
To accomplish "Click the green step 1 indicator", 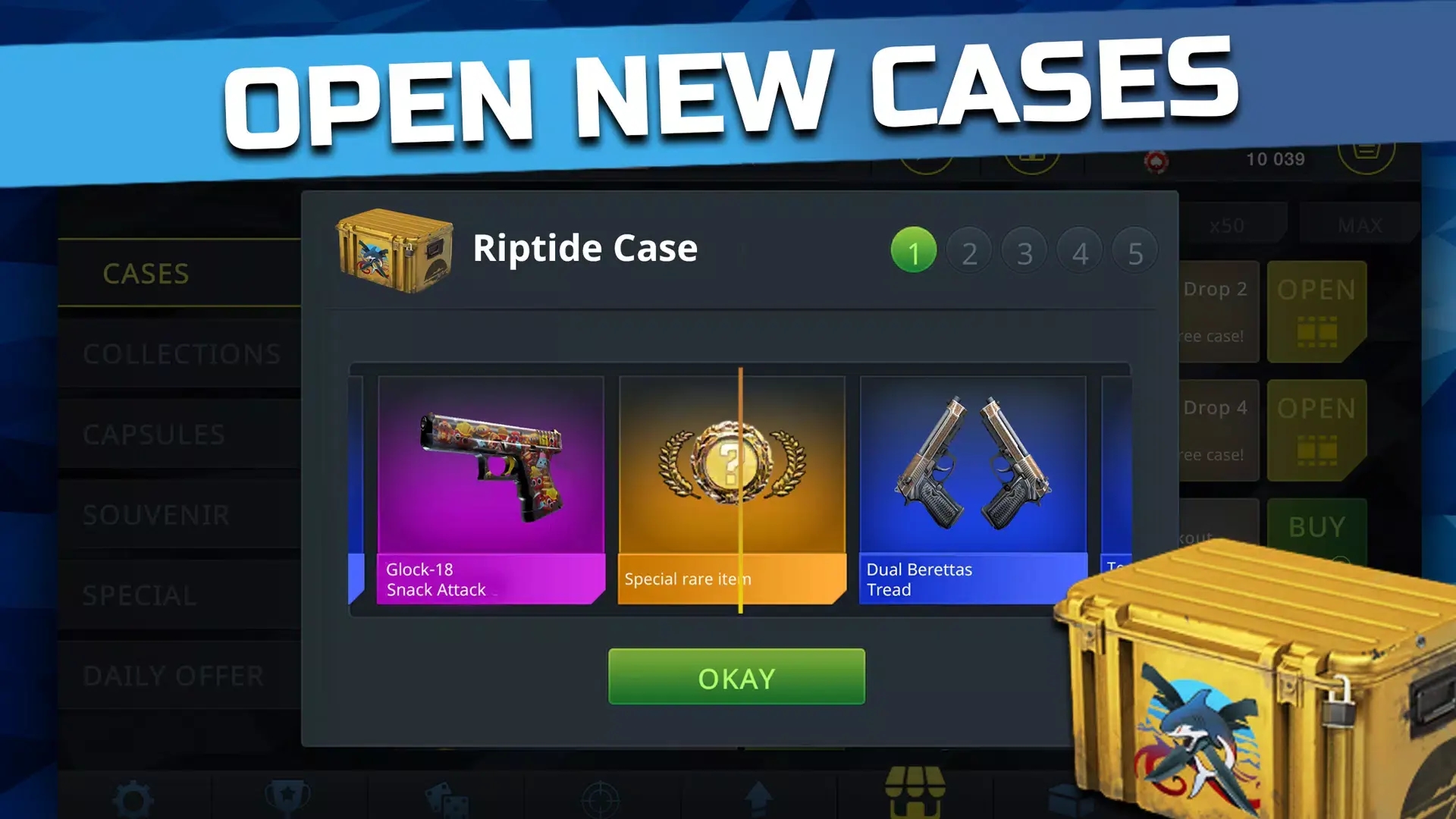I will click(914, 249).
